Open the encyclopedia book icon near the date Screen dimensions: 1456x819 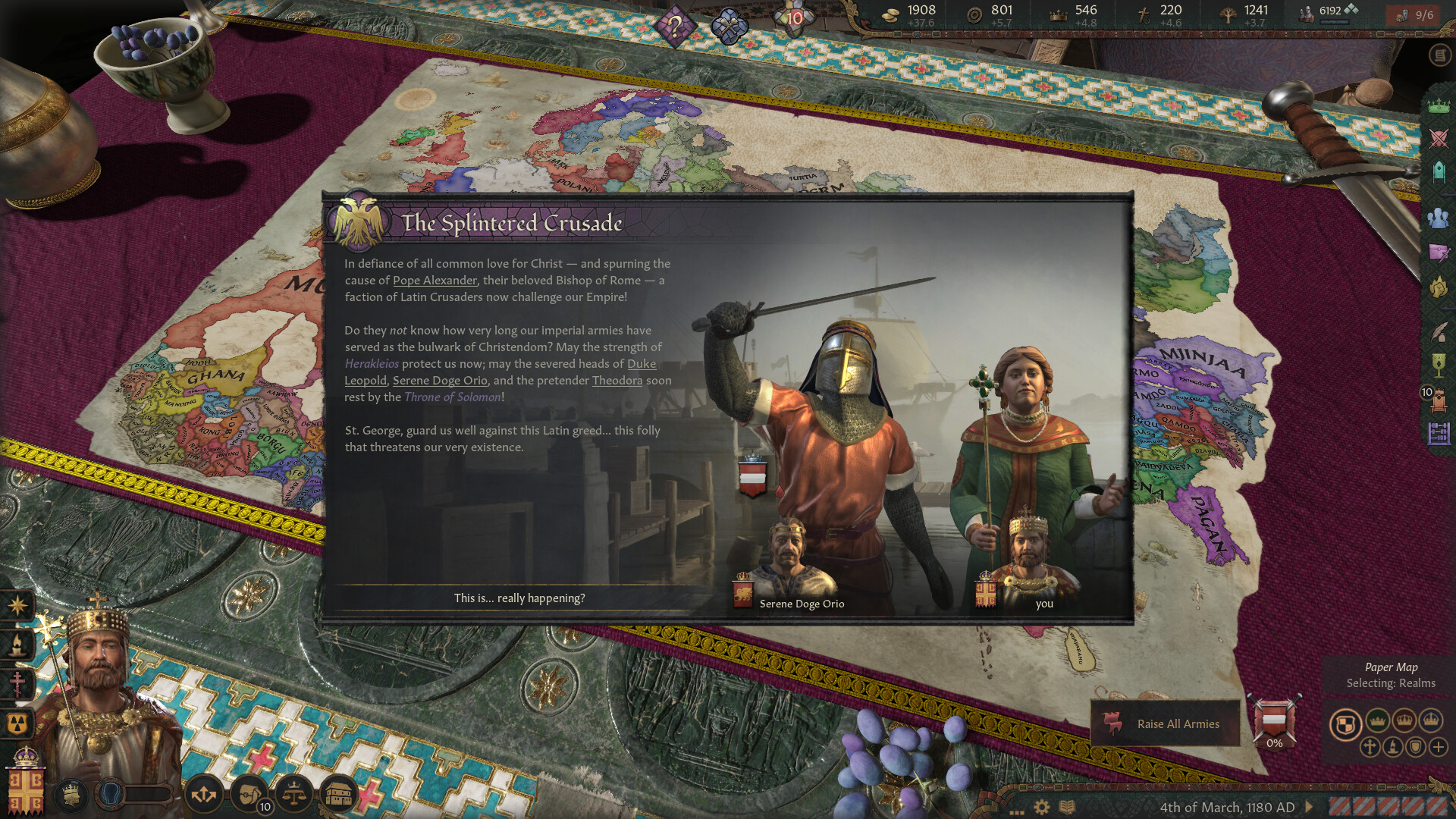click(1065, 807)
